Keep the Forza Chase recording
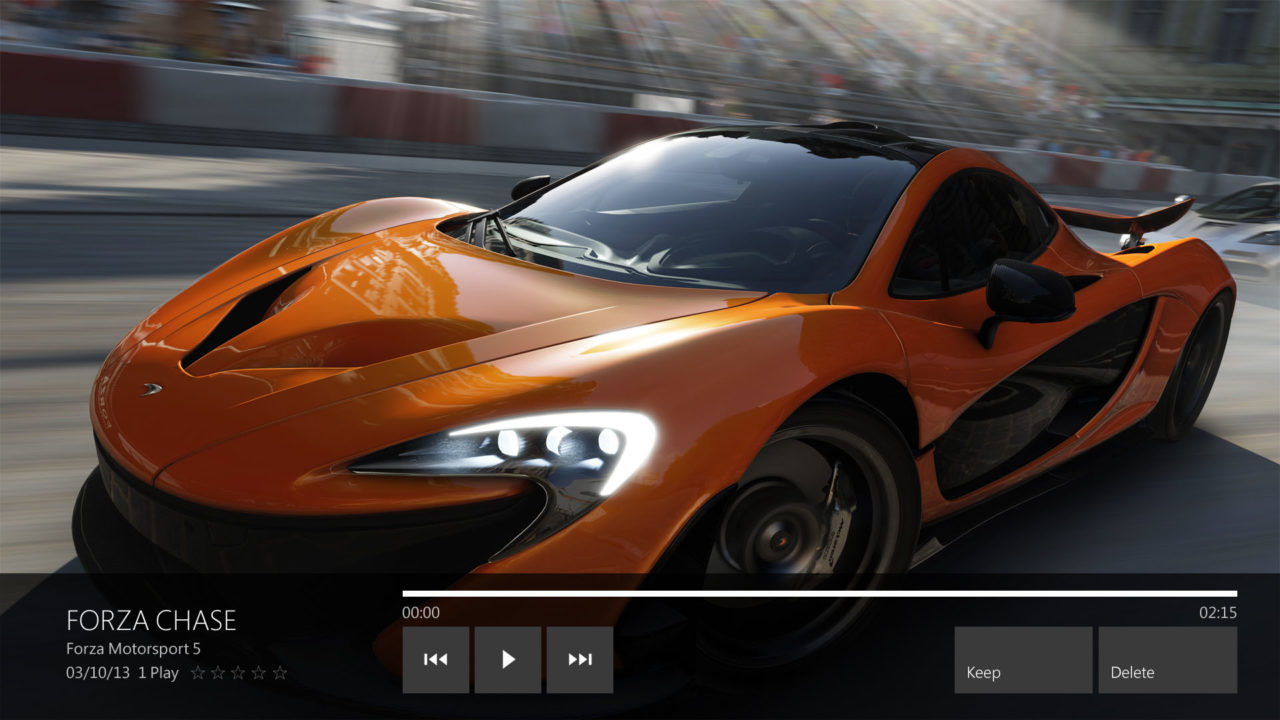Screen dimensions: 1280x720 tap(1023, 659)
